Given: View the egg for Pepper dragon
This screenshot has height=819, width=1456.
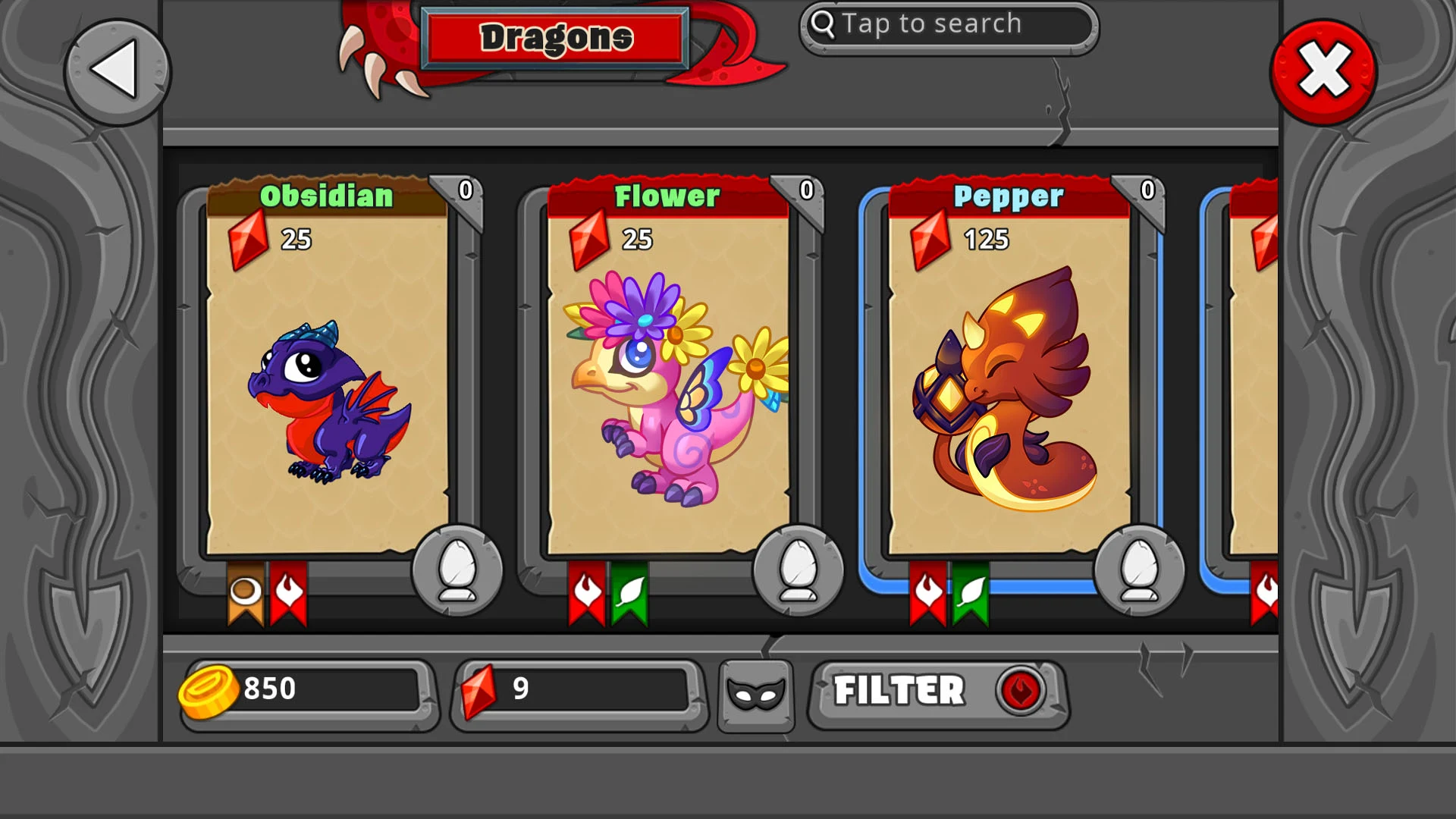Looking at the screenshot, I should pyautogui.click(x=1139, y=570).
